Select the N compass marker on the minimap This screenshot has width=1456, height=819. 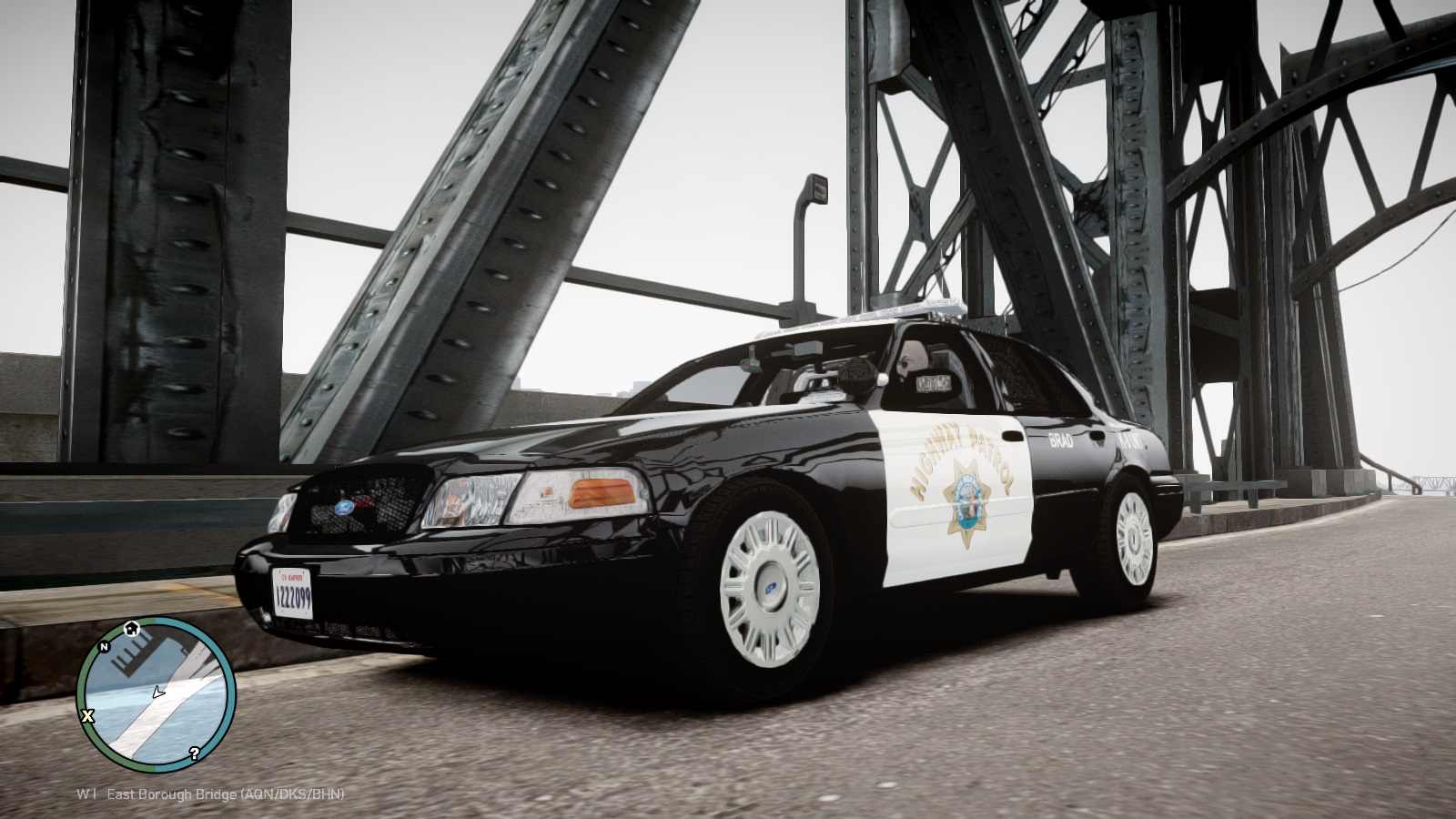point(104,647)
